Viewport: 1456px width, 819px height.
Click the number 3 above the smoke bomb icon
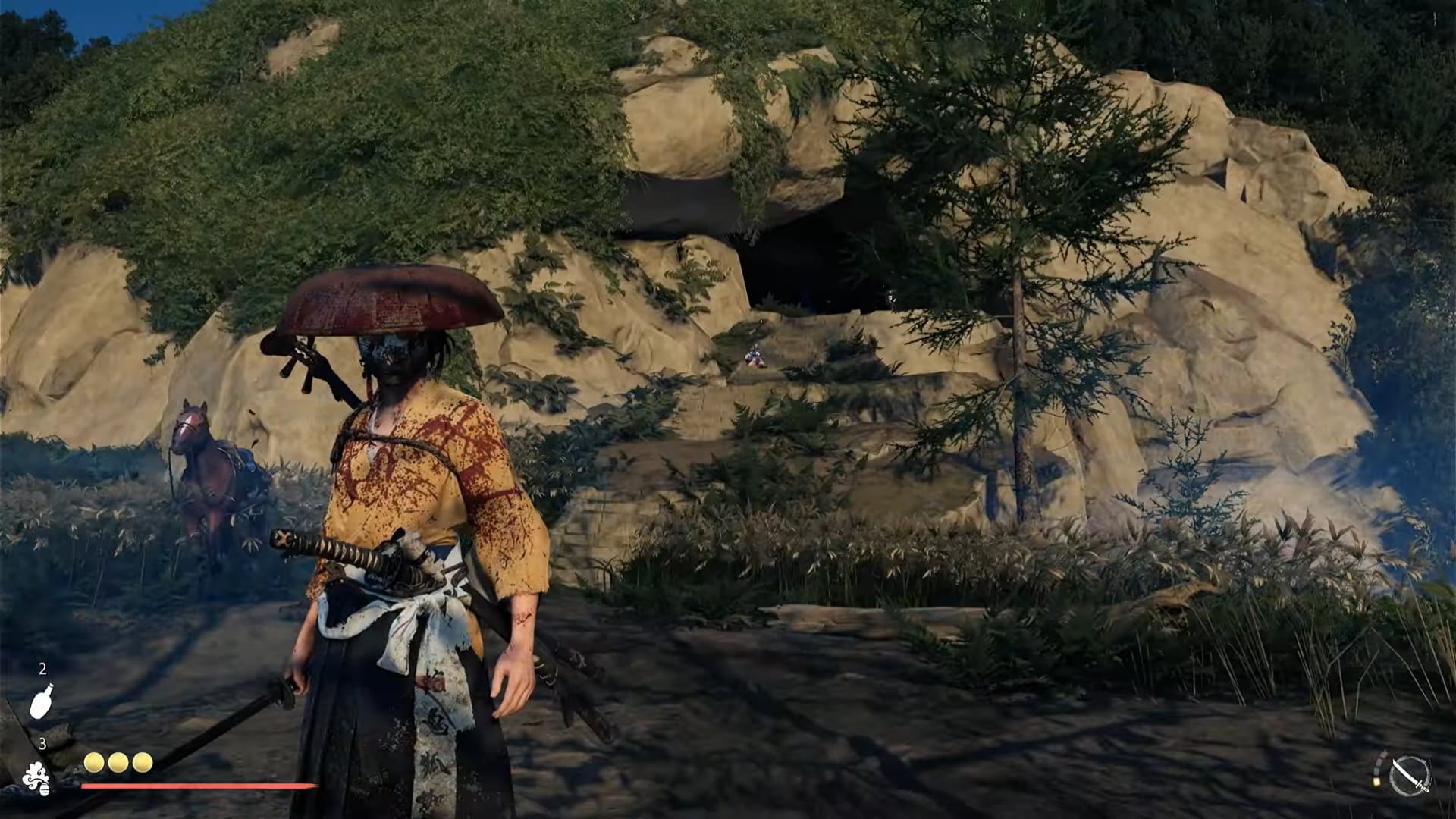[x=43, y=743]
